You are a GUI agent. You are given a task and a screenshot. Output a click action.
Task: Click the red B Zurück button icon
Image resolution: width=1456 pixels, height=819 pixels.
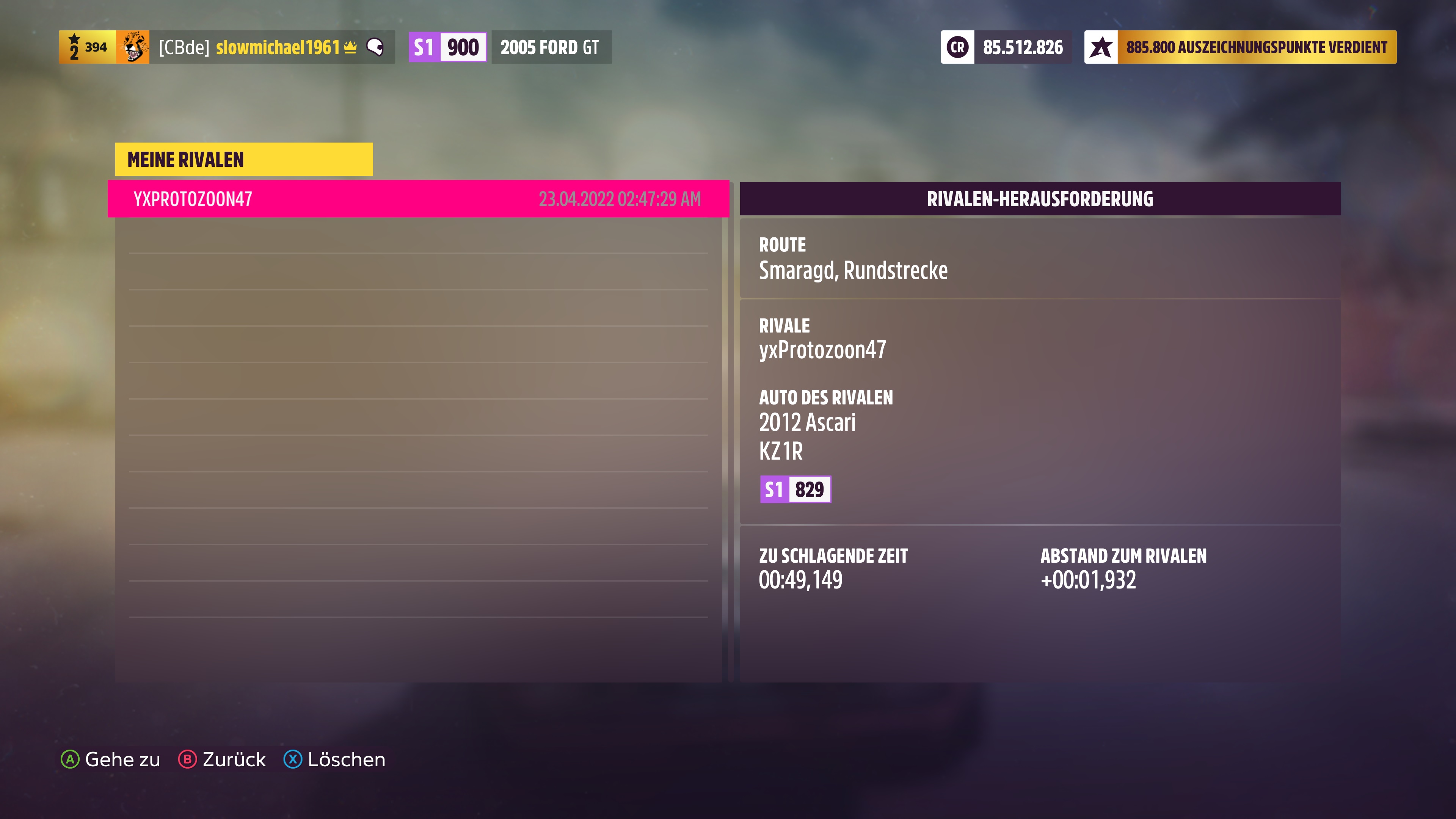pyautogui.click(x=188, y=759)
